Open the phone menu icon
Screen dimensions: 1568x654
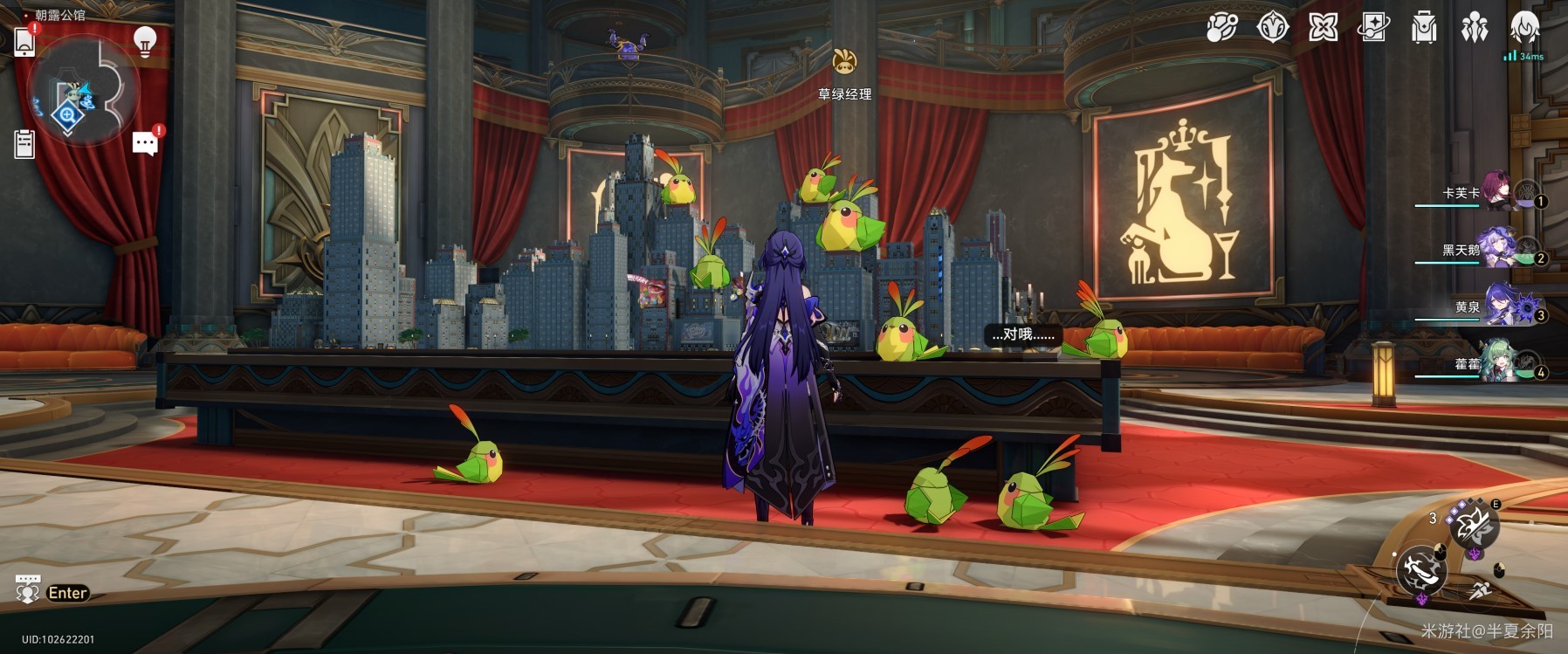[24, 41]
